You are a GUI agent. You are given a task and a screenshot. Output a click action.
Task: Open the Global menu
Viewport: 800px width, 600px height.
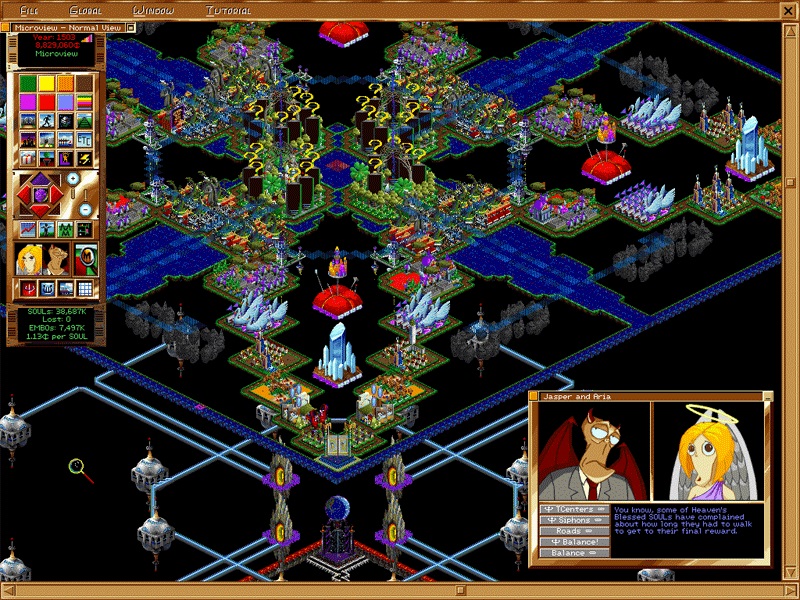[x=85, y=10]
